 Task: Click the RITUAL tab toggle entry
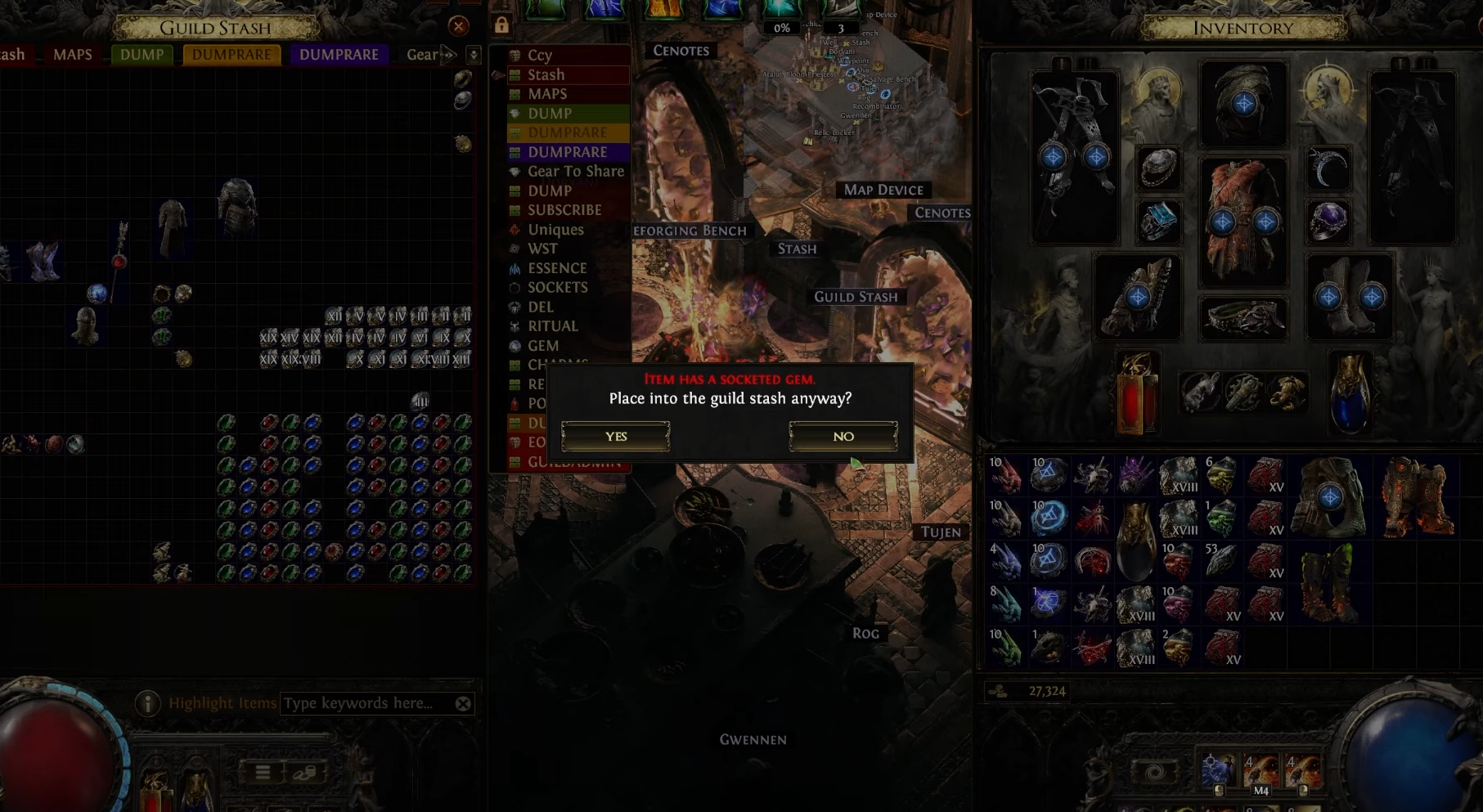pyautogui.click(x=555, y=326)
